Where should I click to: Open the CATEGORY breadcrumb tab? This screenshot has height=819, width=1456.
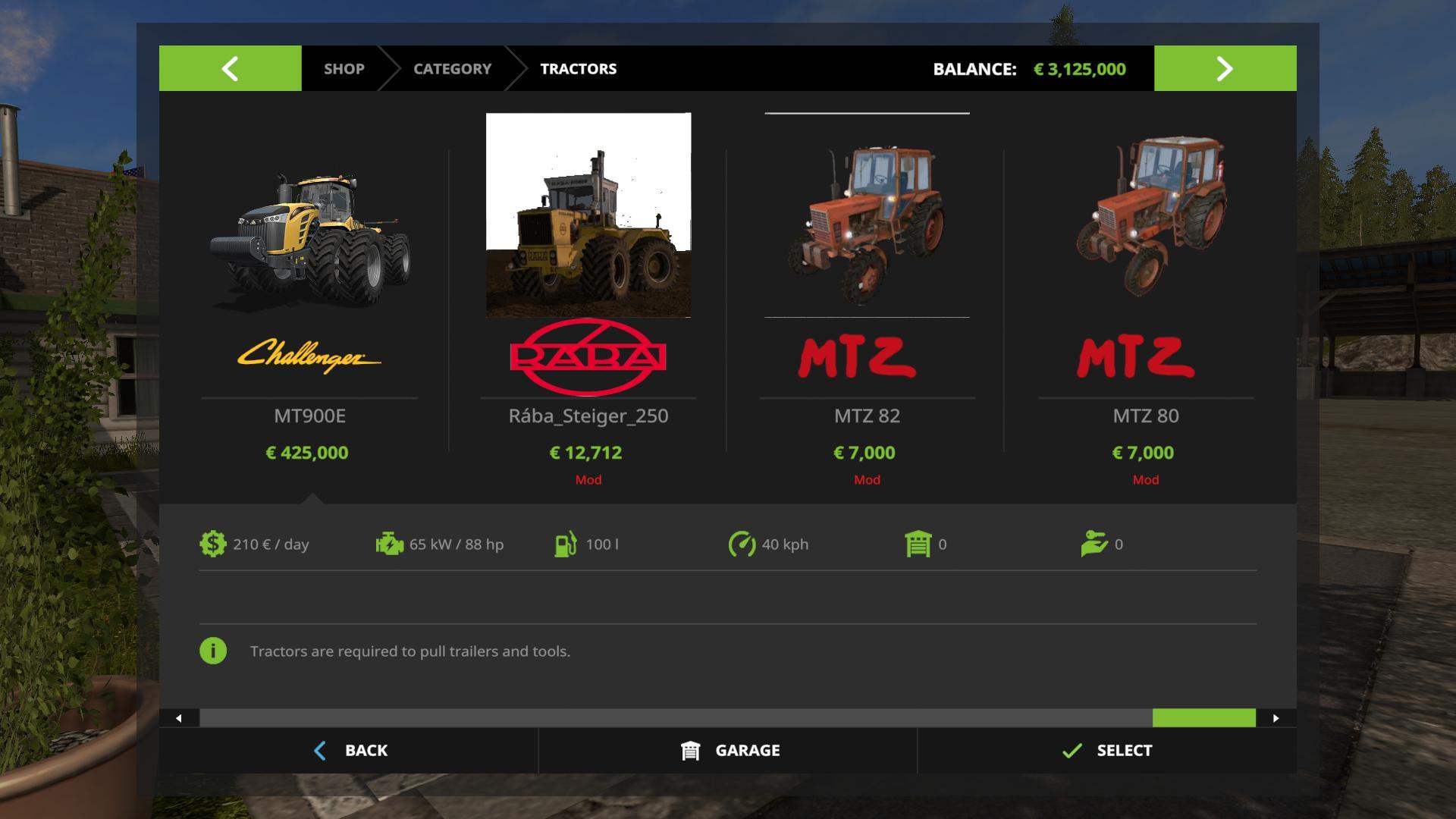(x=452, y=68)
